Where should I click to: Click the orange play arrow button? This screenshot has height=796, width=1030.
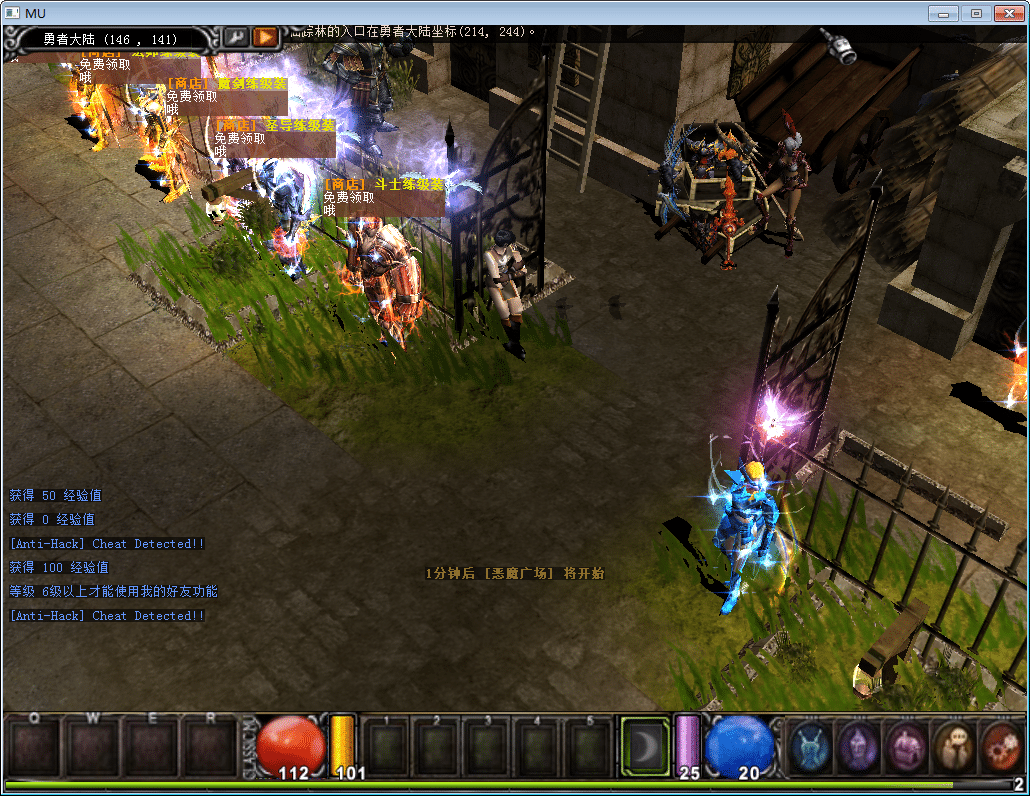pyautogui.click(x=265, y=37)
